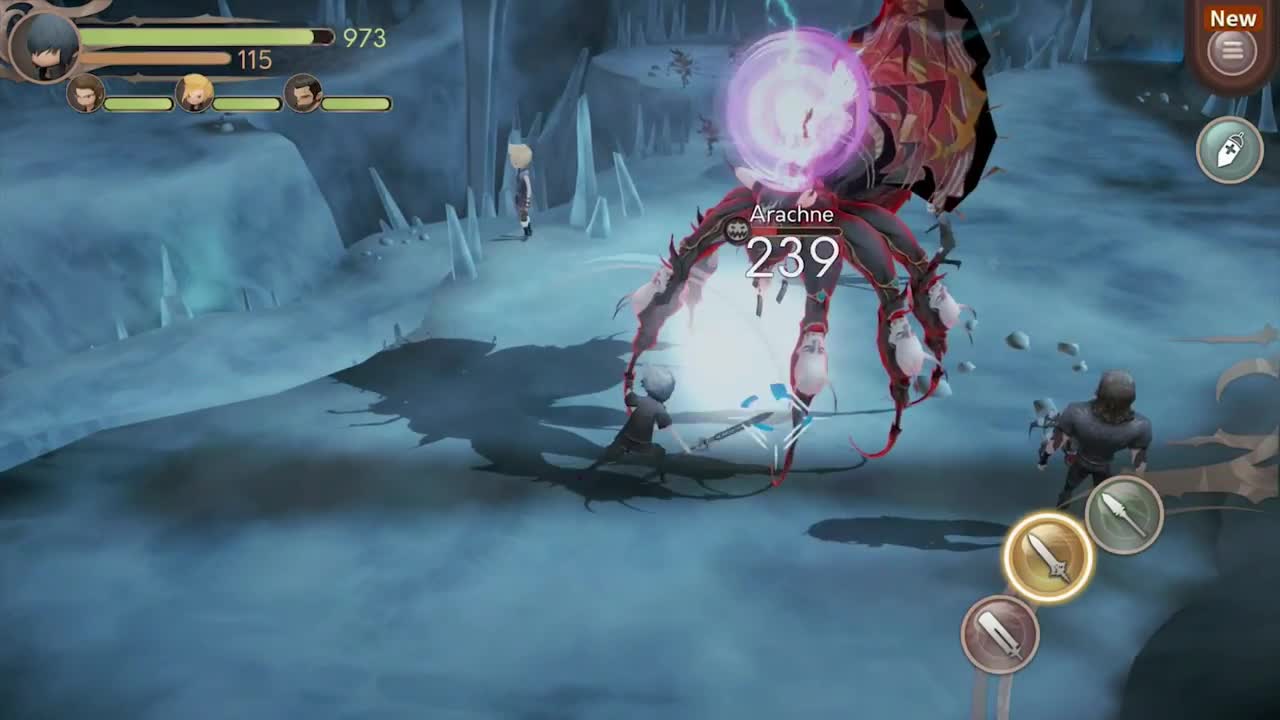Screen dimensions: 1280x720
Task: Open the hamburger pause menu button
Action: [x=1230, y=48]
